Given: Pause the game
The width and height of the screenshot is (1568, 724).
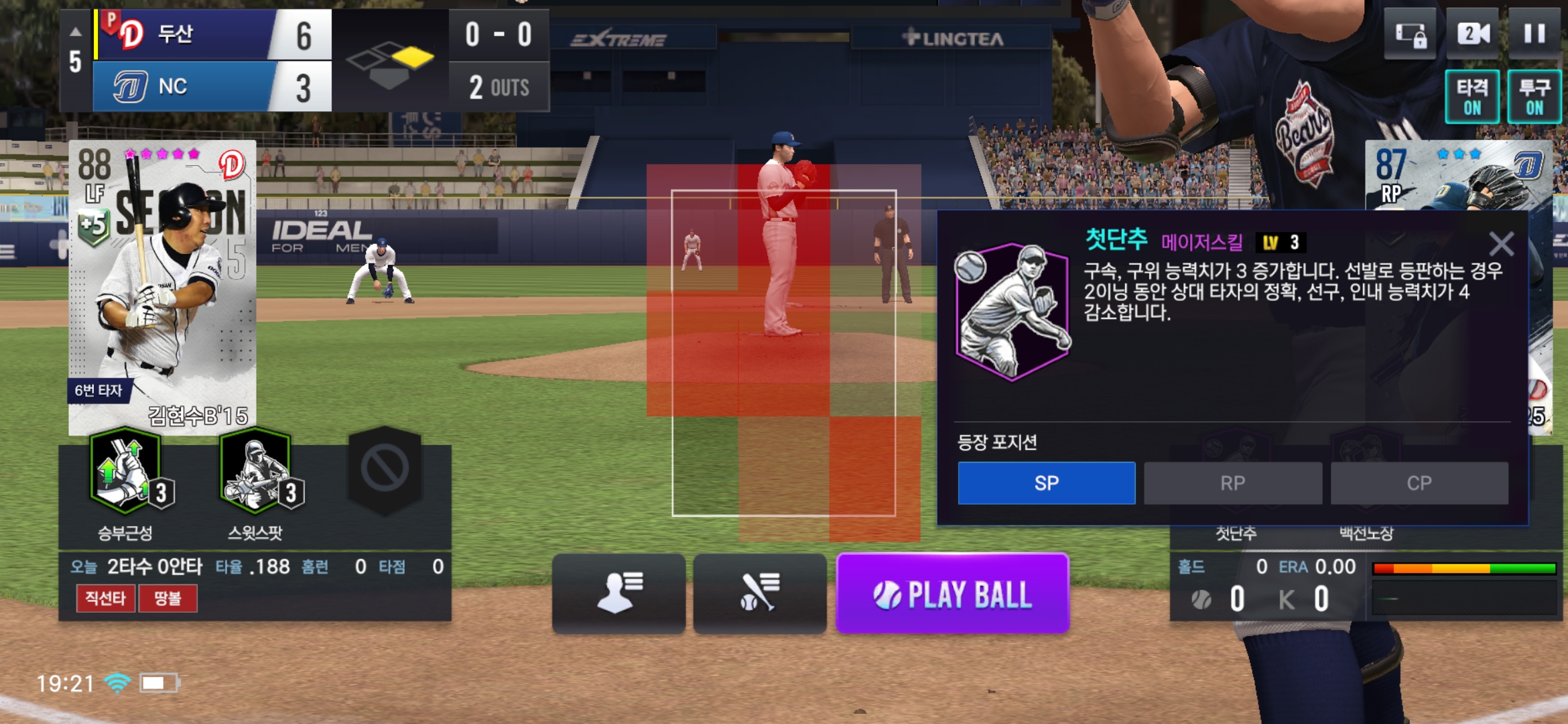Looking at the screenshot, I should pyautogui.click(x=1534, y=34).
